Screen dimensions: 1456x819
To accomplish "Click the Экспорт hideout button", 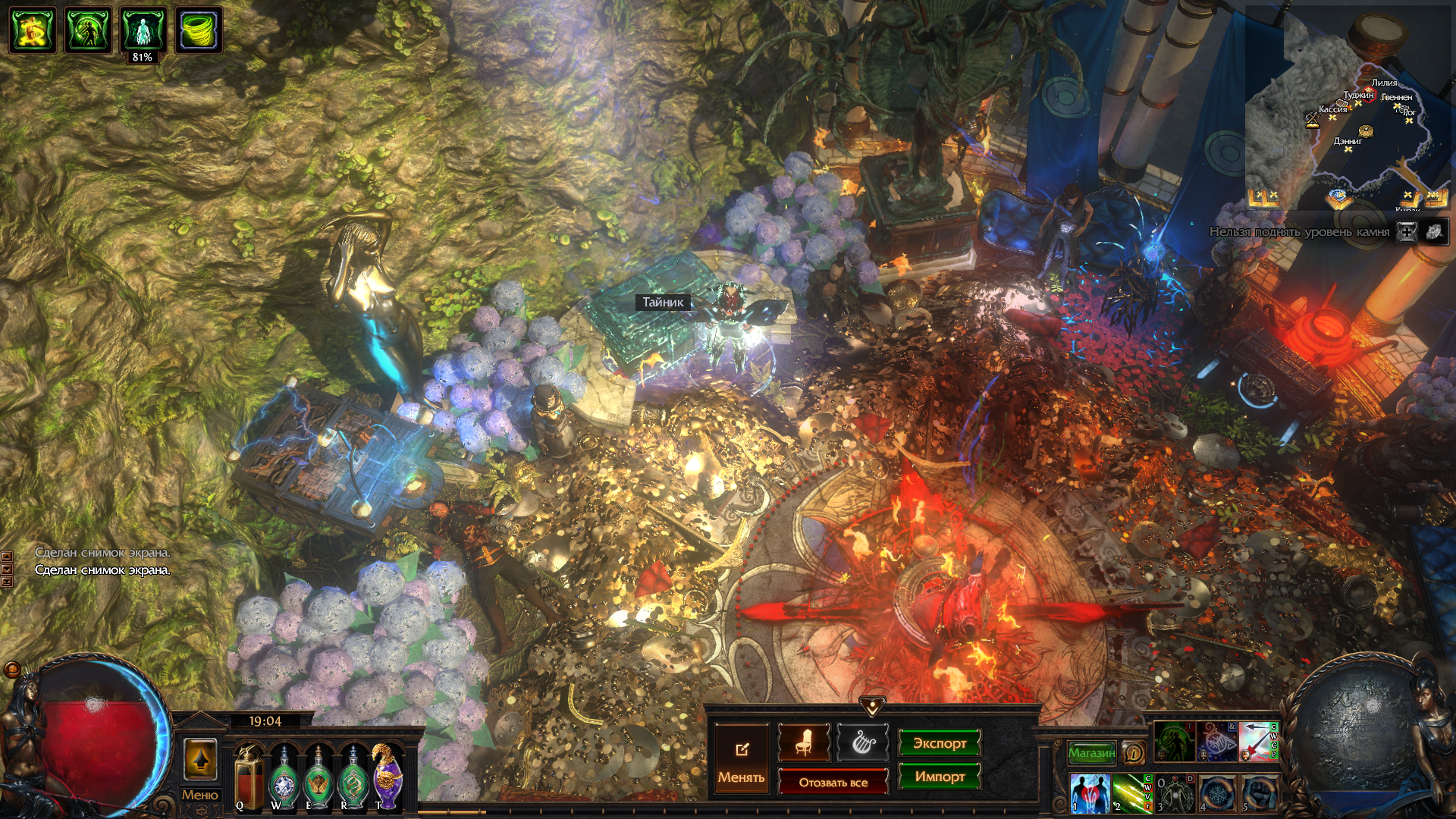I will click(x=940, y=743).
